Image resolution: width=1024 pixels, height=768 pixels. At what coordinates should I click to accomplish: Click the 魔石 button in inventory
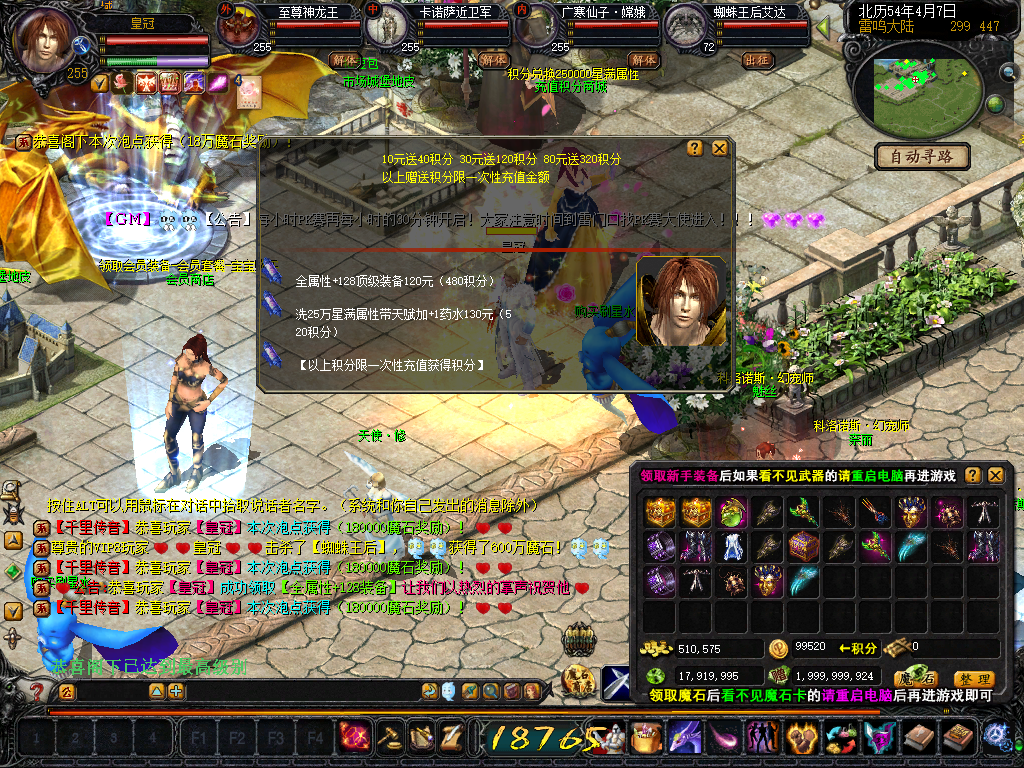[x=914, y=678]
